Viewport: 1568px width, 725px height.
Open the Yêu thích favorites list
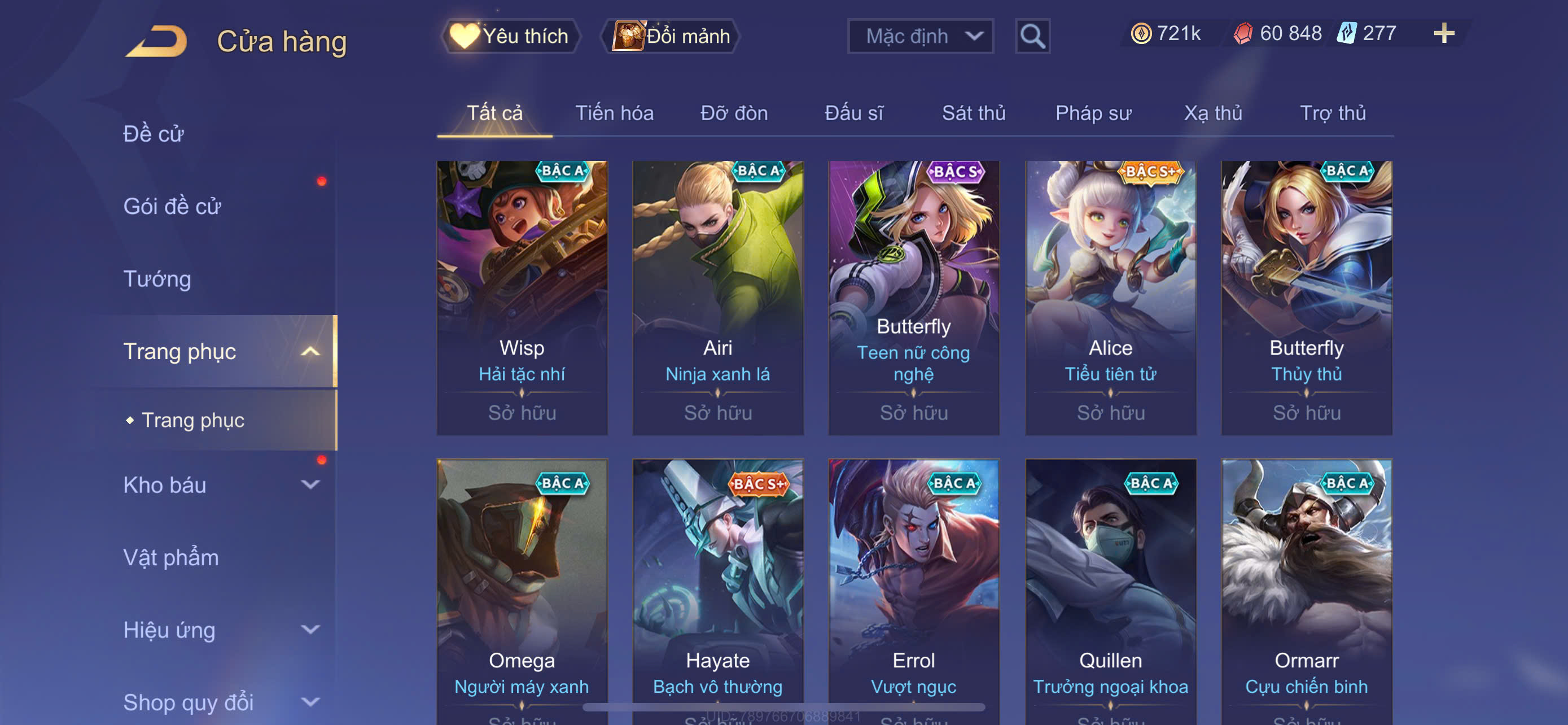[510, 36]
